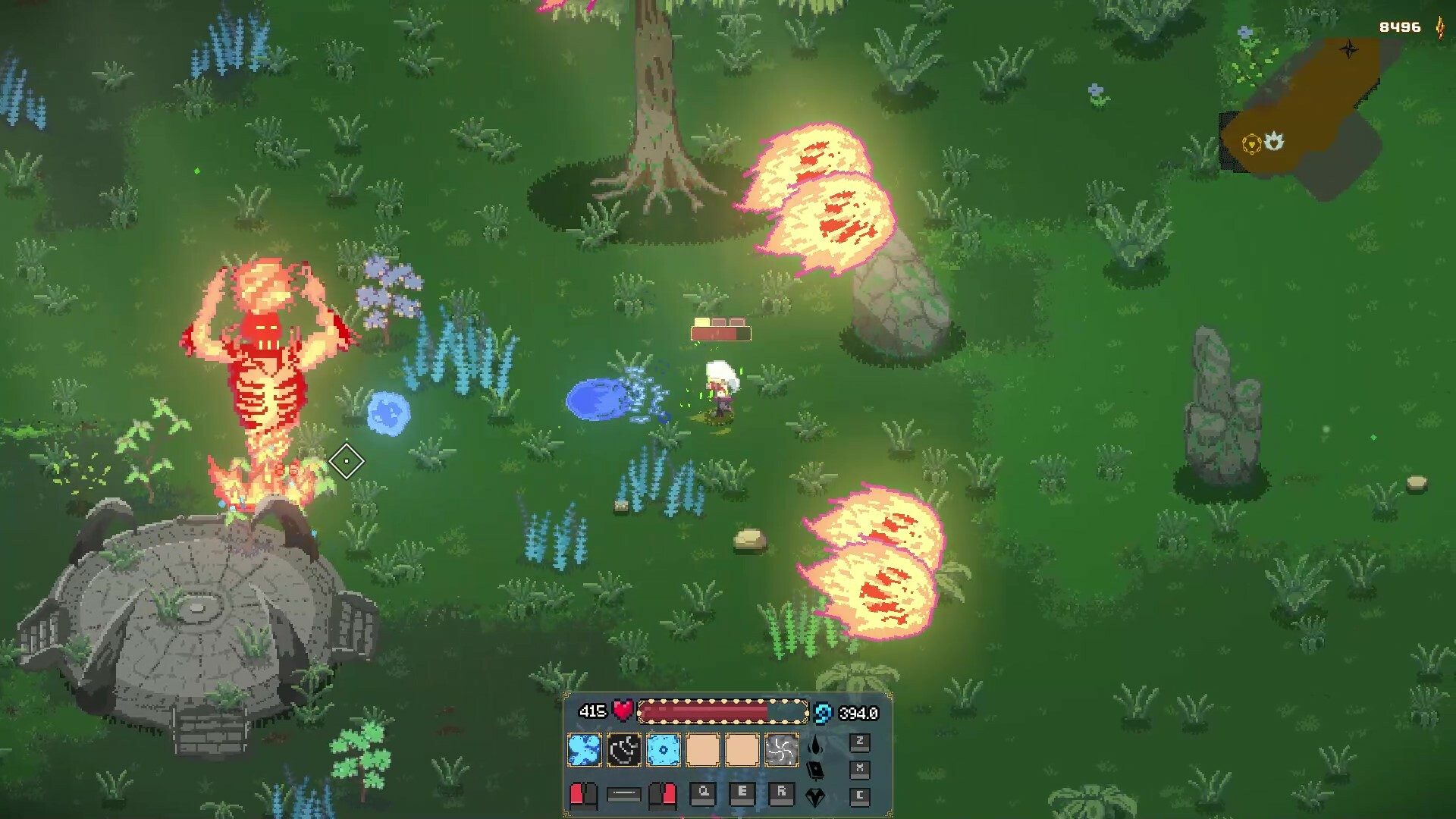Select the blue frost spell slot

[585, 749]
